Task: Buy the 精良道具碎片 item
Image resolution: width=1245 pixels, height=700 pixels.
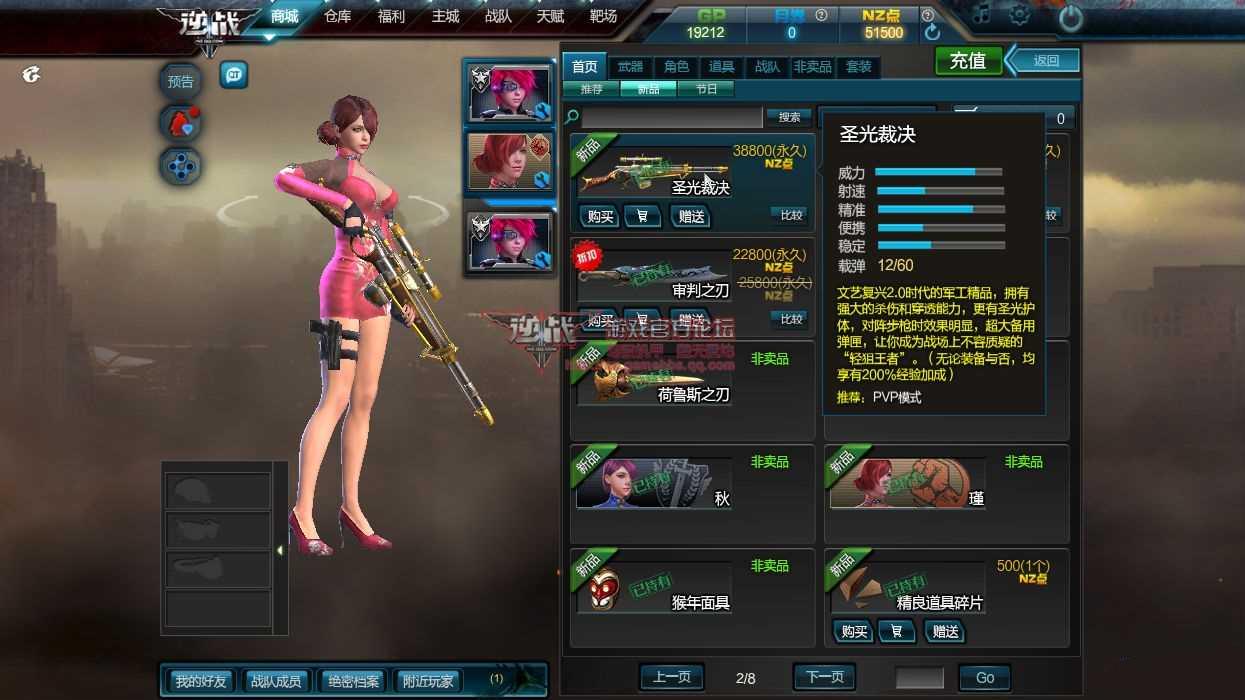Action: tap(854, 631)
